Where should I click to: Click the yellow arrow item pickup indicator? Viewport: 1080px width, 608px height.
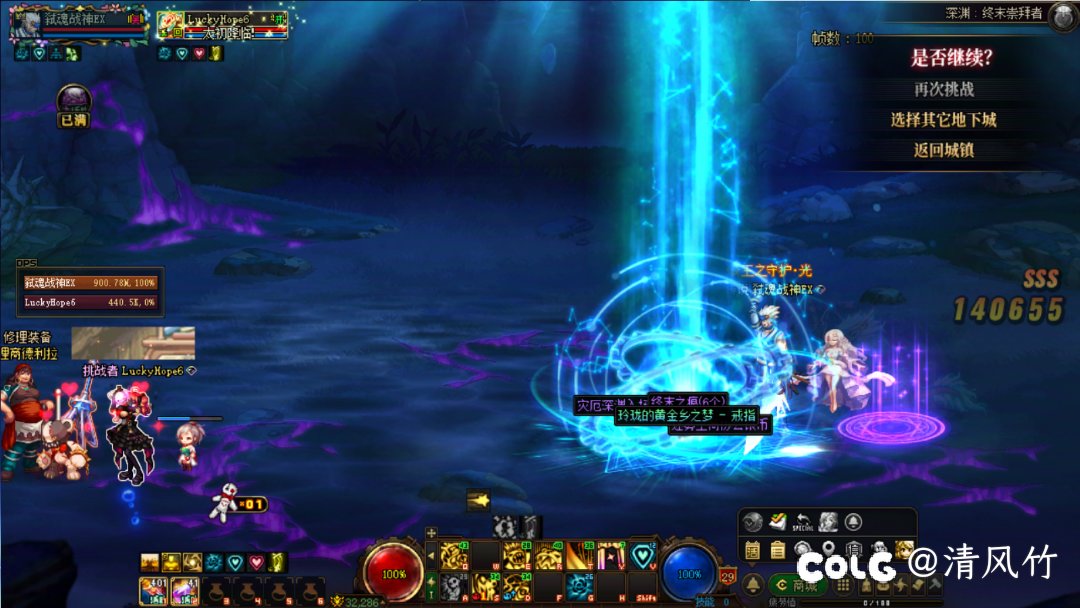pos(479,500)
